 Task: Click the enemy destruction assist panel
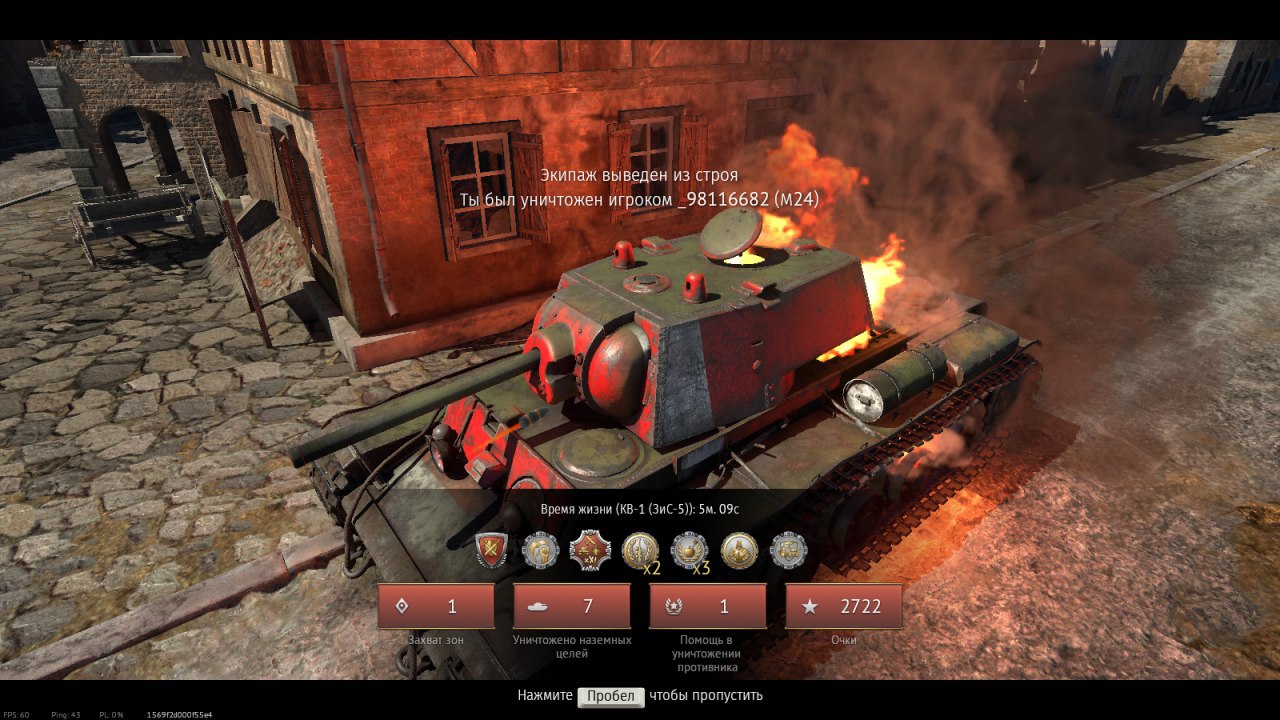coord(708,606)
